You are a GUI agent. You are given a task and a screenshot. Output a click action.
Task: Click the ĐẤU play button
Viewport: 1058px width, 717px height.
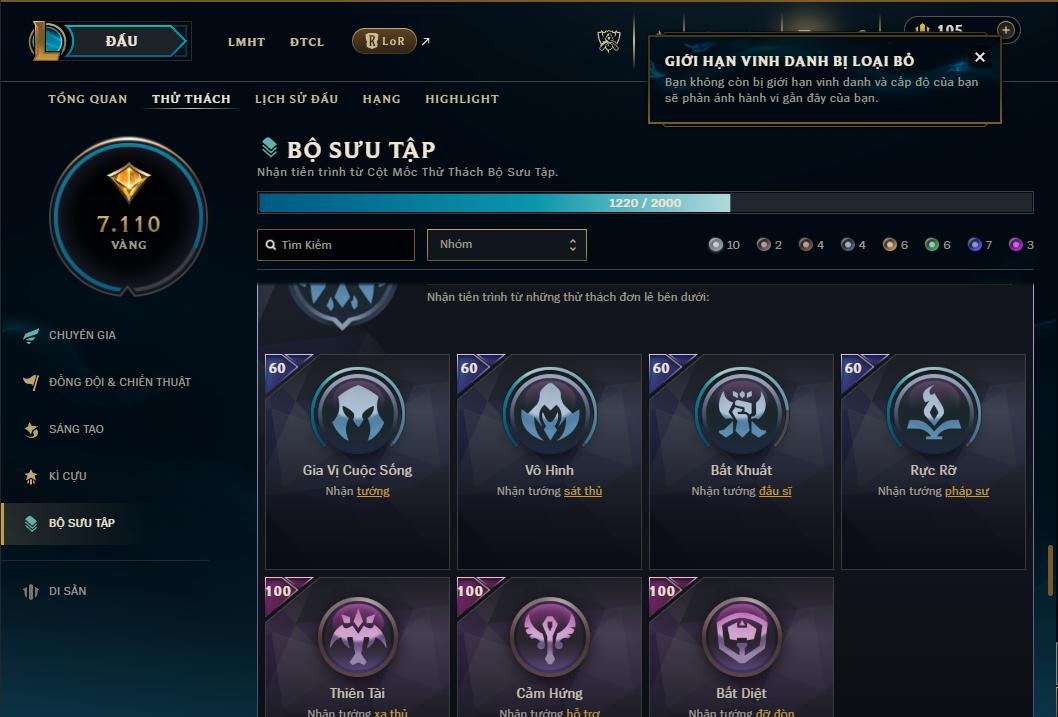(122, 41)
